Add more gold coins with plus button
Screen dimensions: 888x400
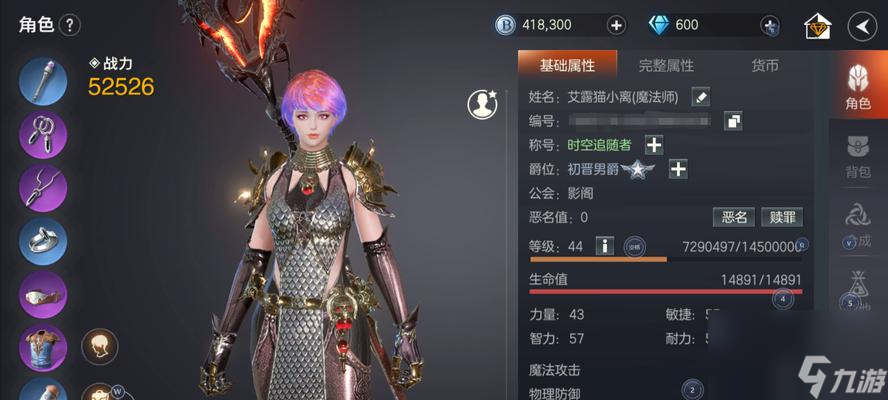point(616,25)
